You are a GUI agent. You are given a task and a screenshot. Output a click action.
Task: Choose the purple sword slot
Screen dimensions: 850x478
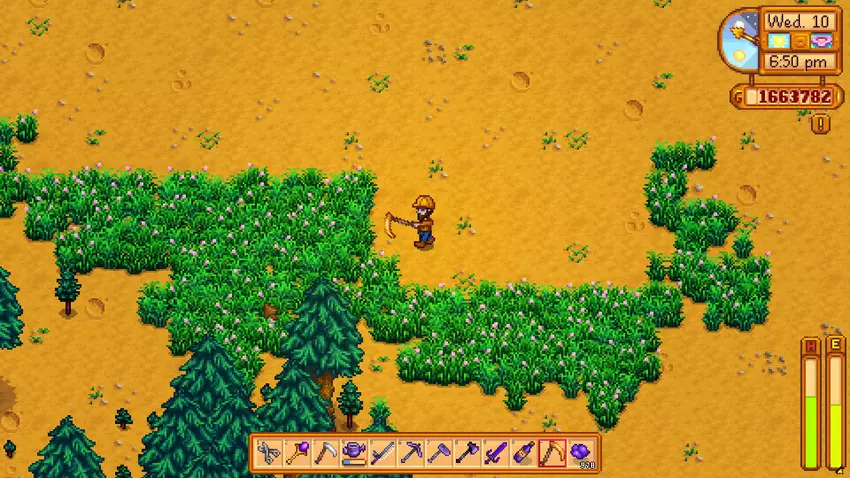[496, 453]
